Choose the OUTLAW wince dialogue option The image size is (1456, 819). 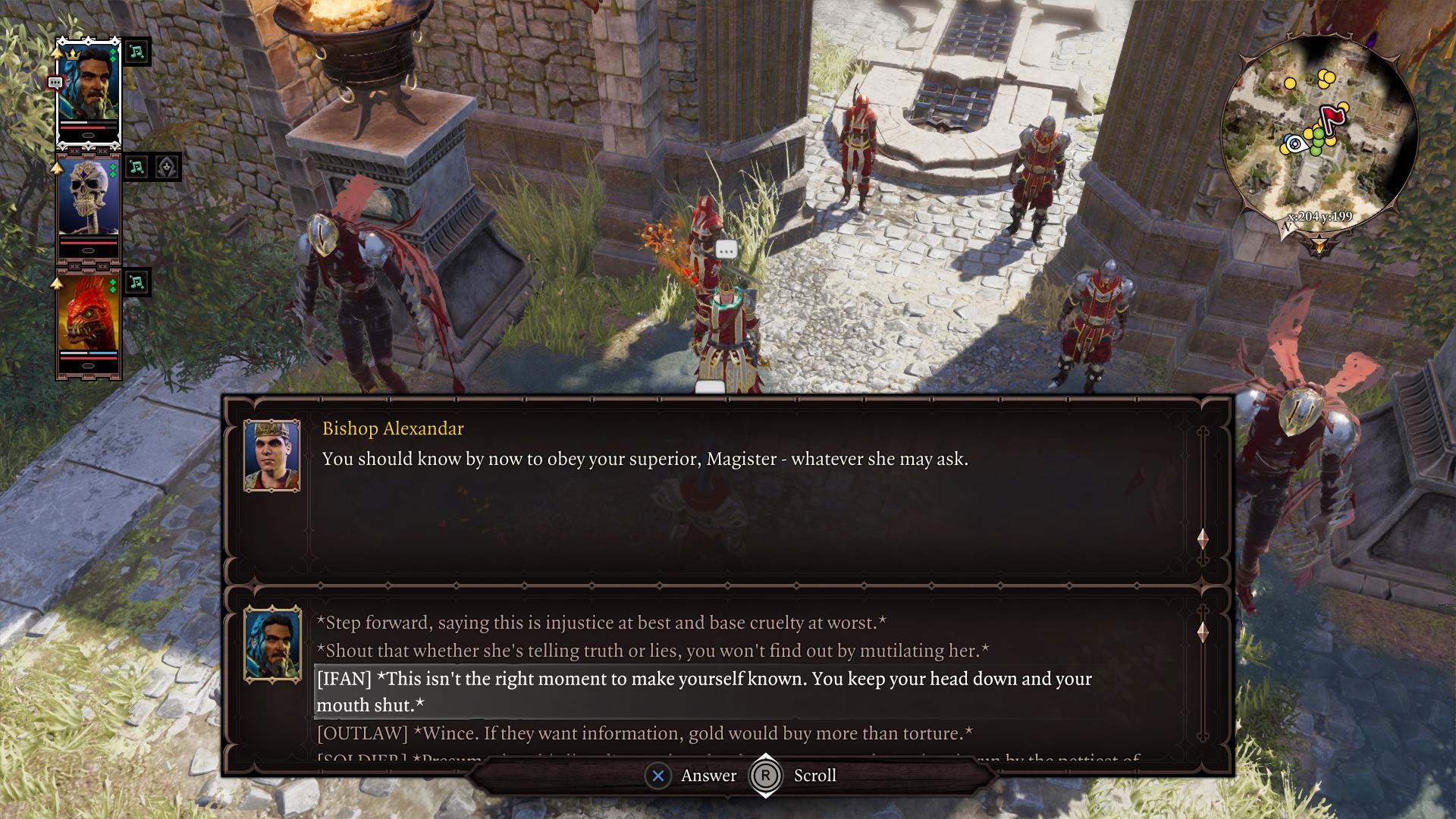click(x=645, y=733)
